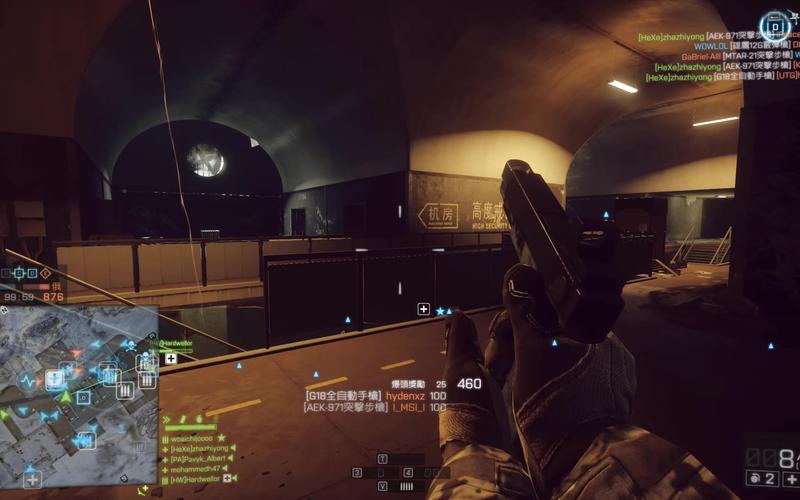Choose [HeXe]zhazhiyong from the squad list
The height and width of the screenshot is (500, 800).
click(197, 448)
